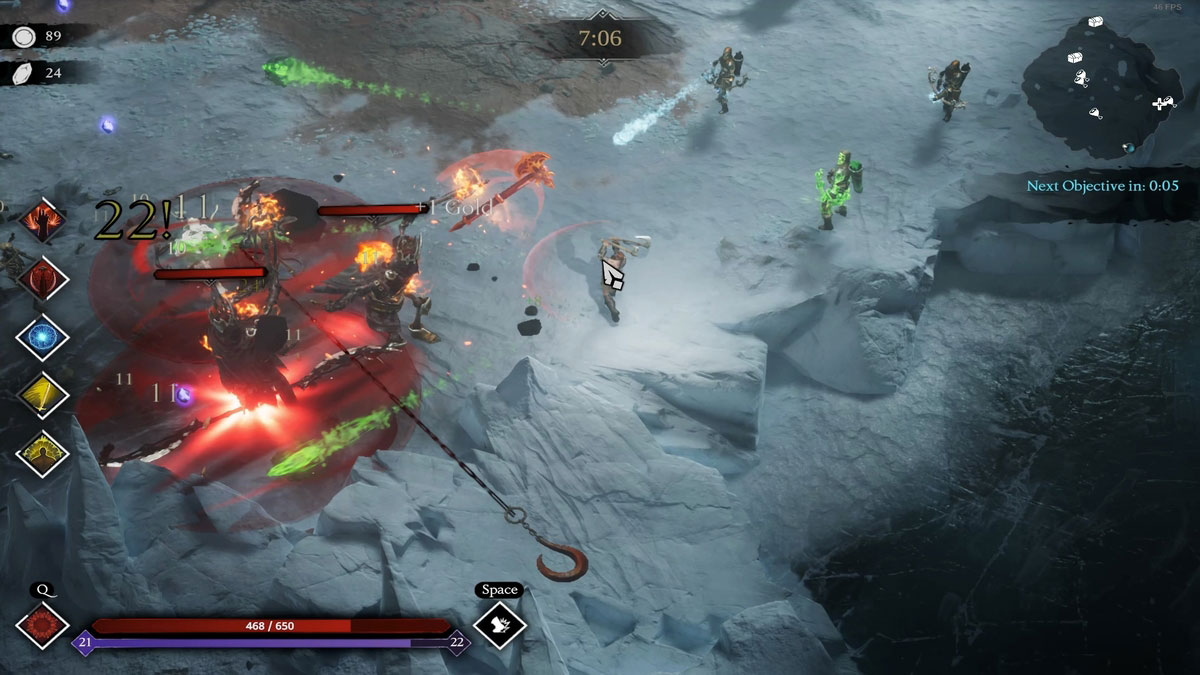The image size is (1200, 675).
Task: Trigger the red spiked circle ultimate icon
Action: [x=42, y=625]
